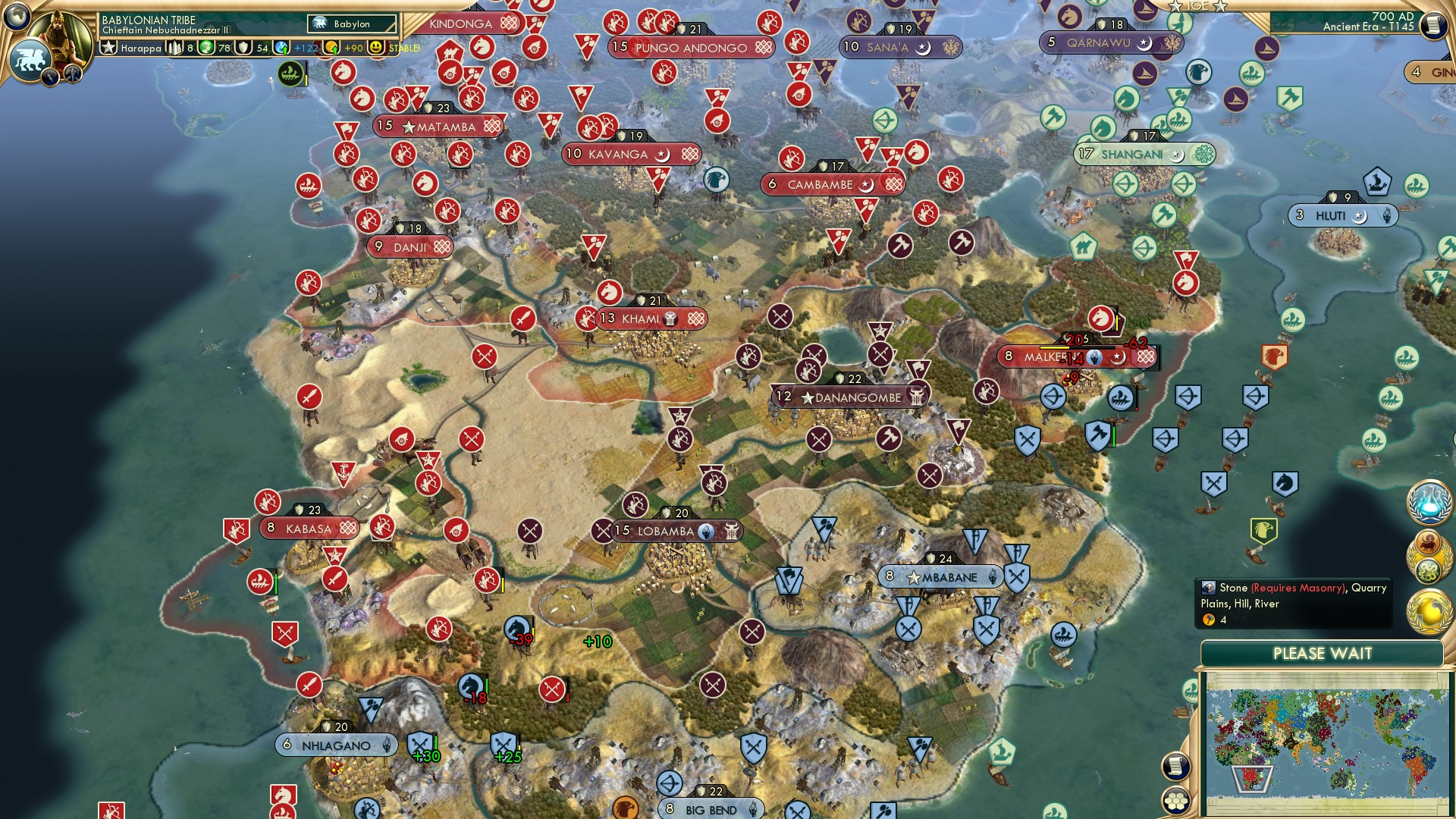The height and width of the screenshot is (819, 1456).
Task: Expand the Danangombe city banner details
Action: pos(842,395)
